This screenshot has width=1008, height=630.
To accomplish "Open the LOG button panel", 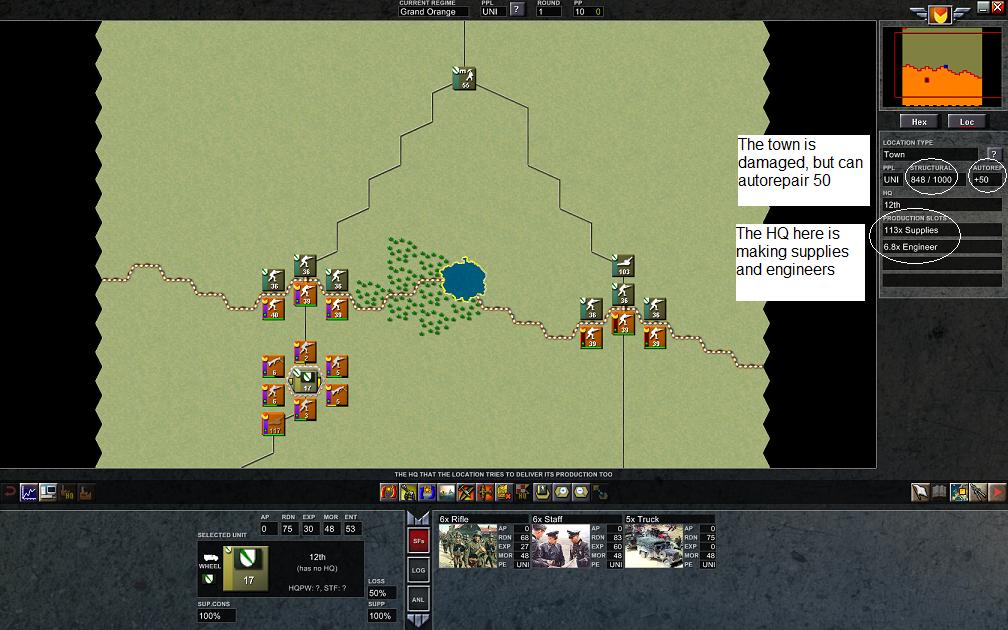I will (418, 570).
